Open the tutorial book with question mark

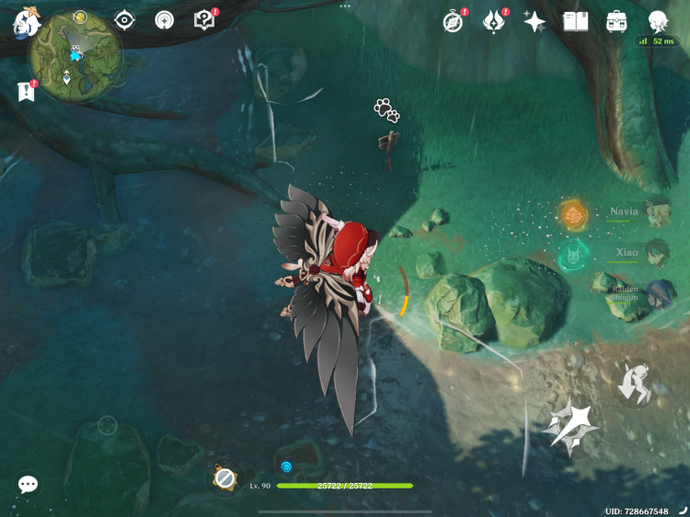[x=204, y=20]
